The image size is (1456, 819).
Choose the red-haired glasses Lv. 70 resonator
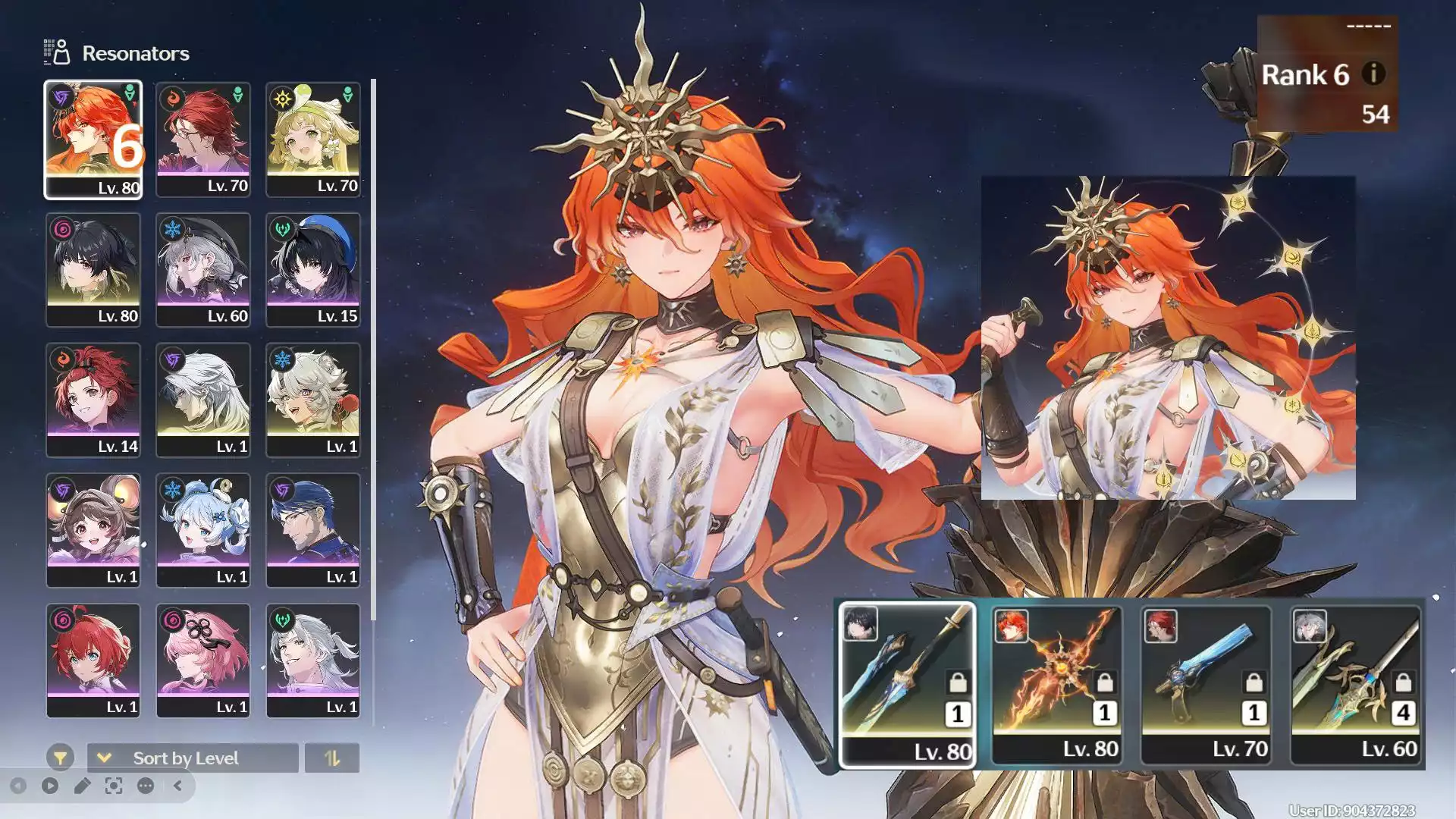pyautogui.click(x=202, y=140)
